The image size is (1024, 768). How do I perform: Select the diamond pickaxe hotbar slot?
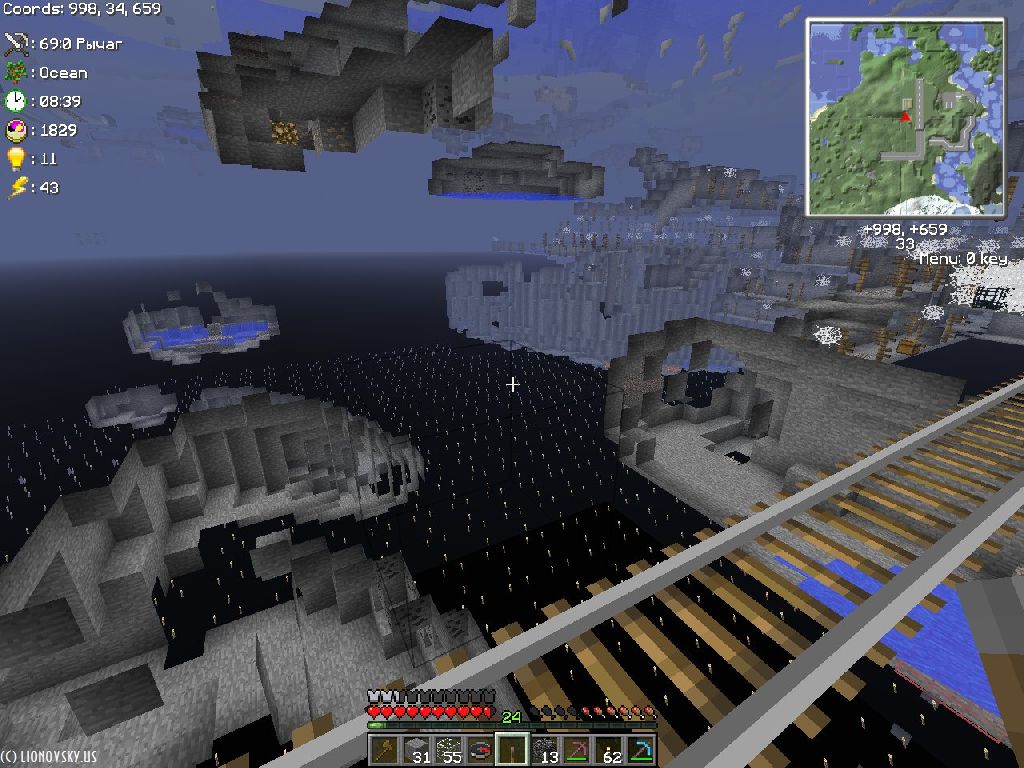pyautogui.click(x=641, y=749)
